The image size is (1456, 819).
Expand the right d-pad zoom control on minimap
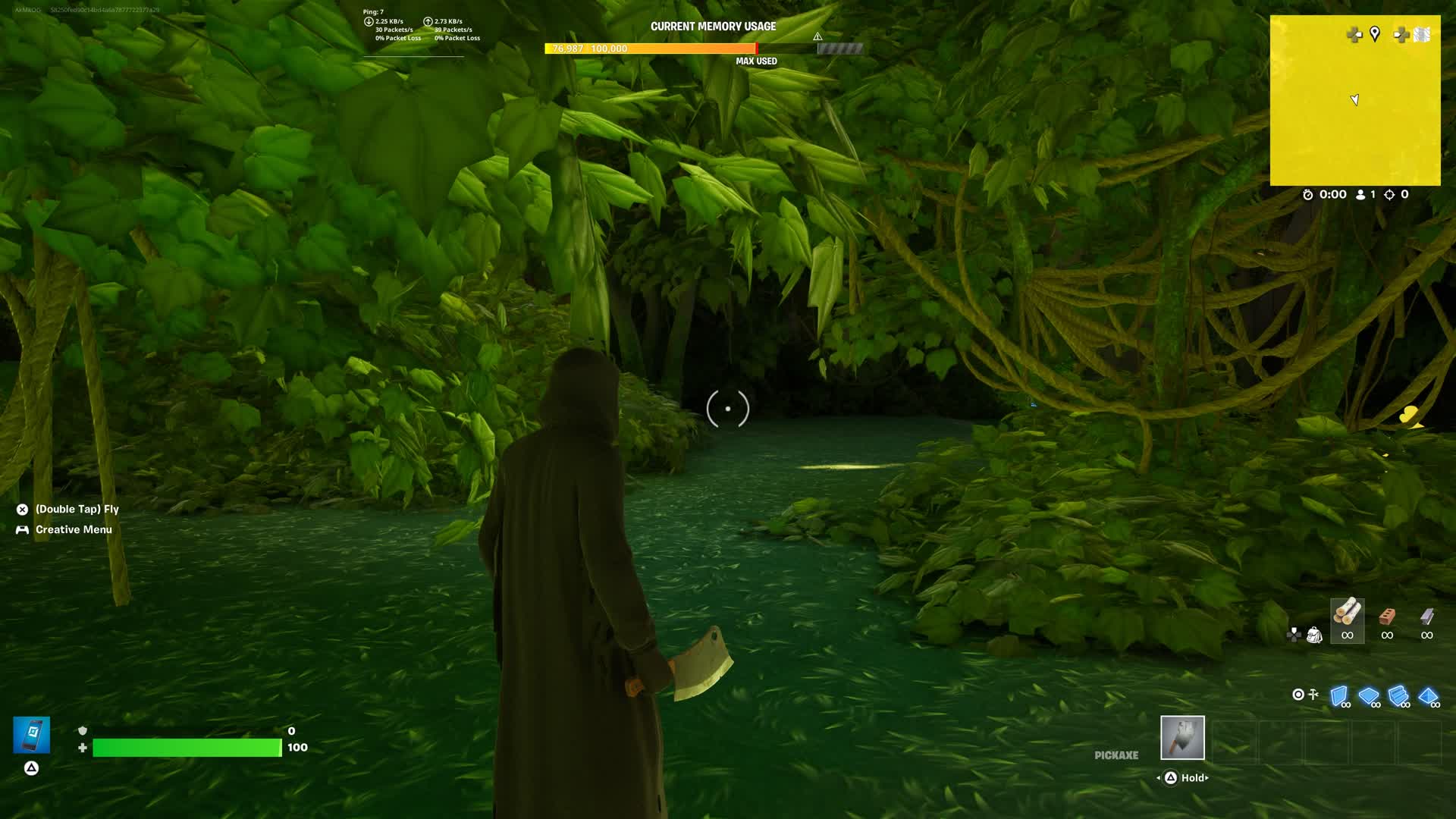point(1401,34)
